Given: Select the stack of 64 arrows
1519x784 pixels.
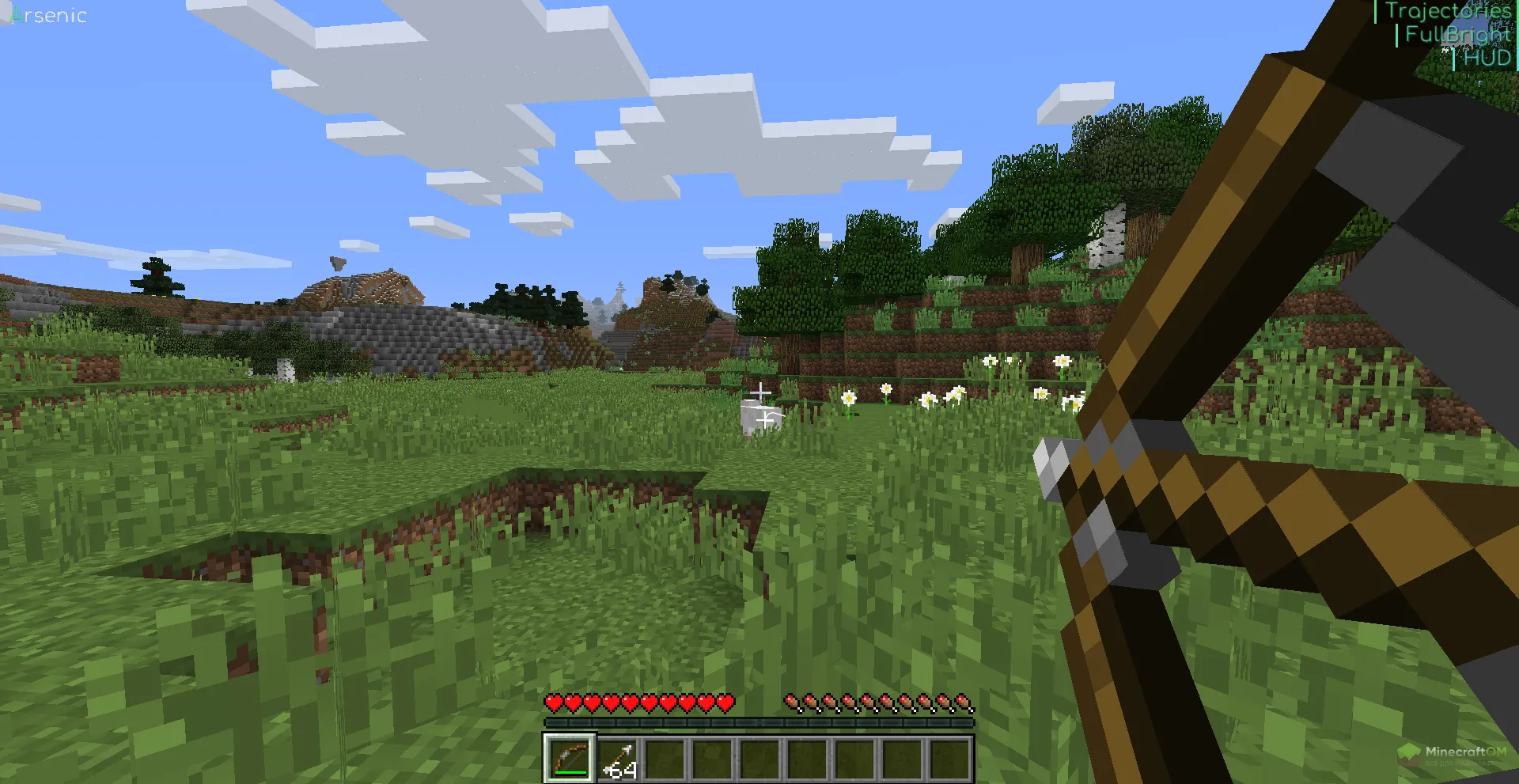Looking at the screenshot, I should pos(618,759).
